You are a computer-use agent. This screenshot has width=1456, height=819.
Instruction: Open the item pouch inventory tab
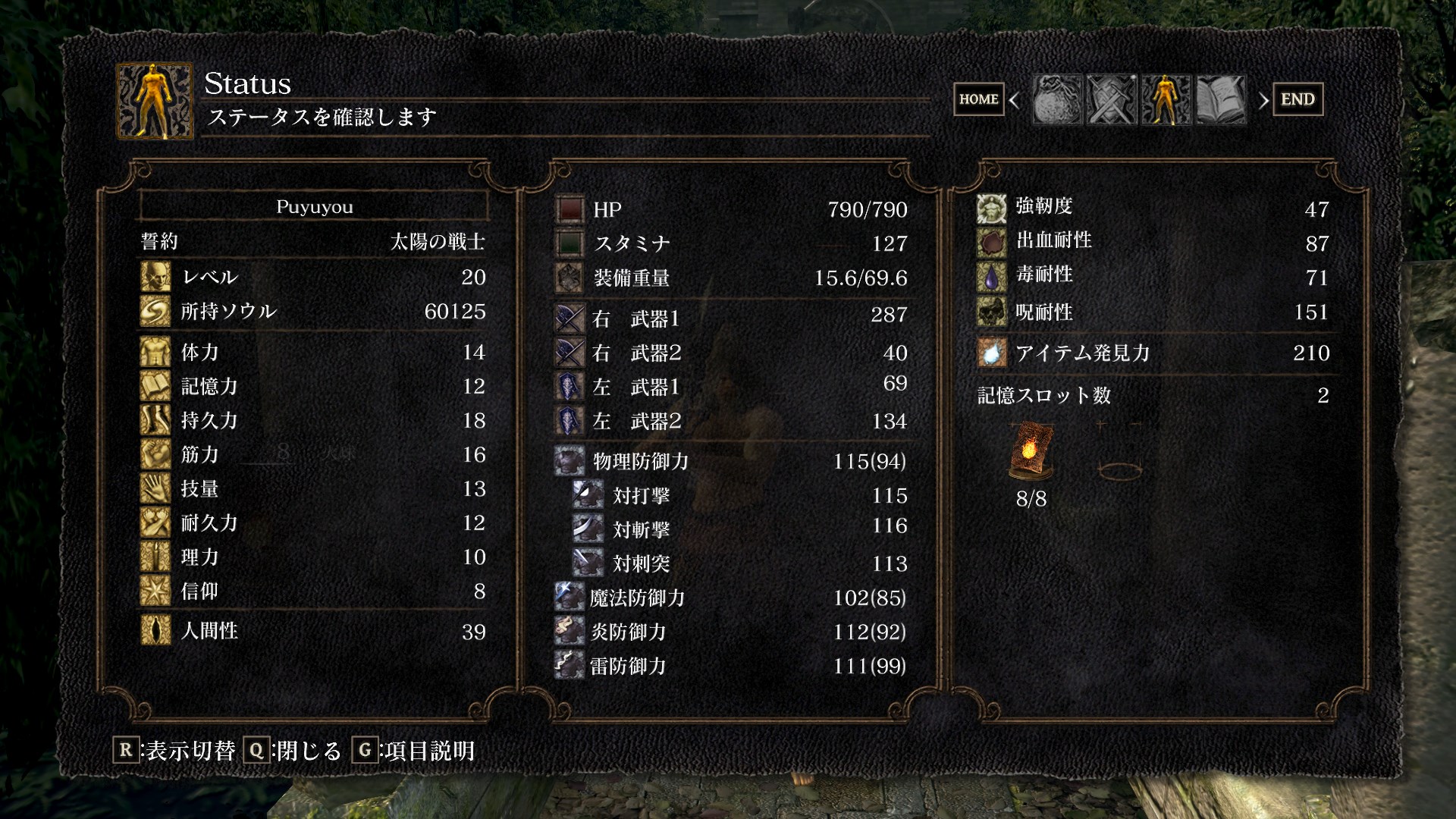pyautogui.click(x=1056, y=99)
